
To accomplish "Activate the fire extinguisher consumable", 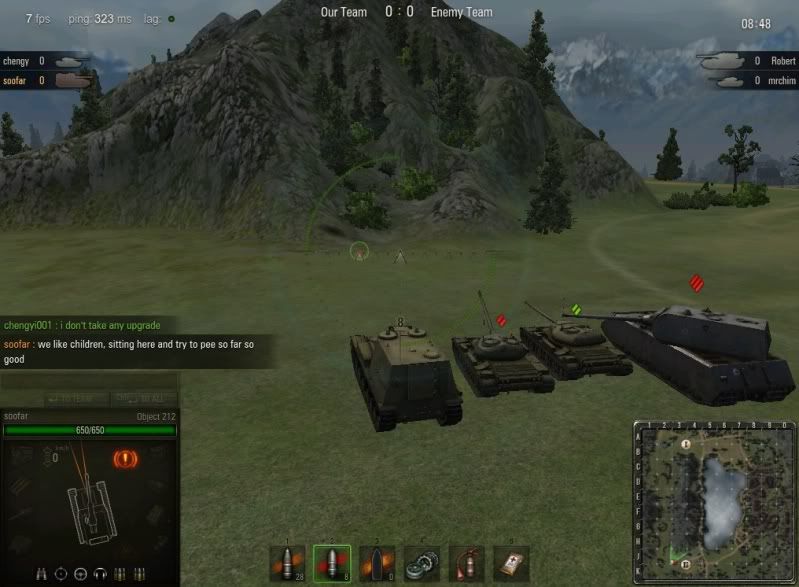I will [467, 563].
